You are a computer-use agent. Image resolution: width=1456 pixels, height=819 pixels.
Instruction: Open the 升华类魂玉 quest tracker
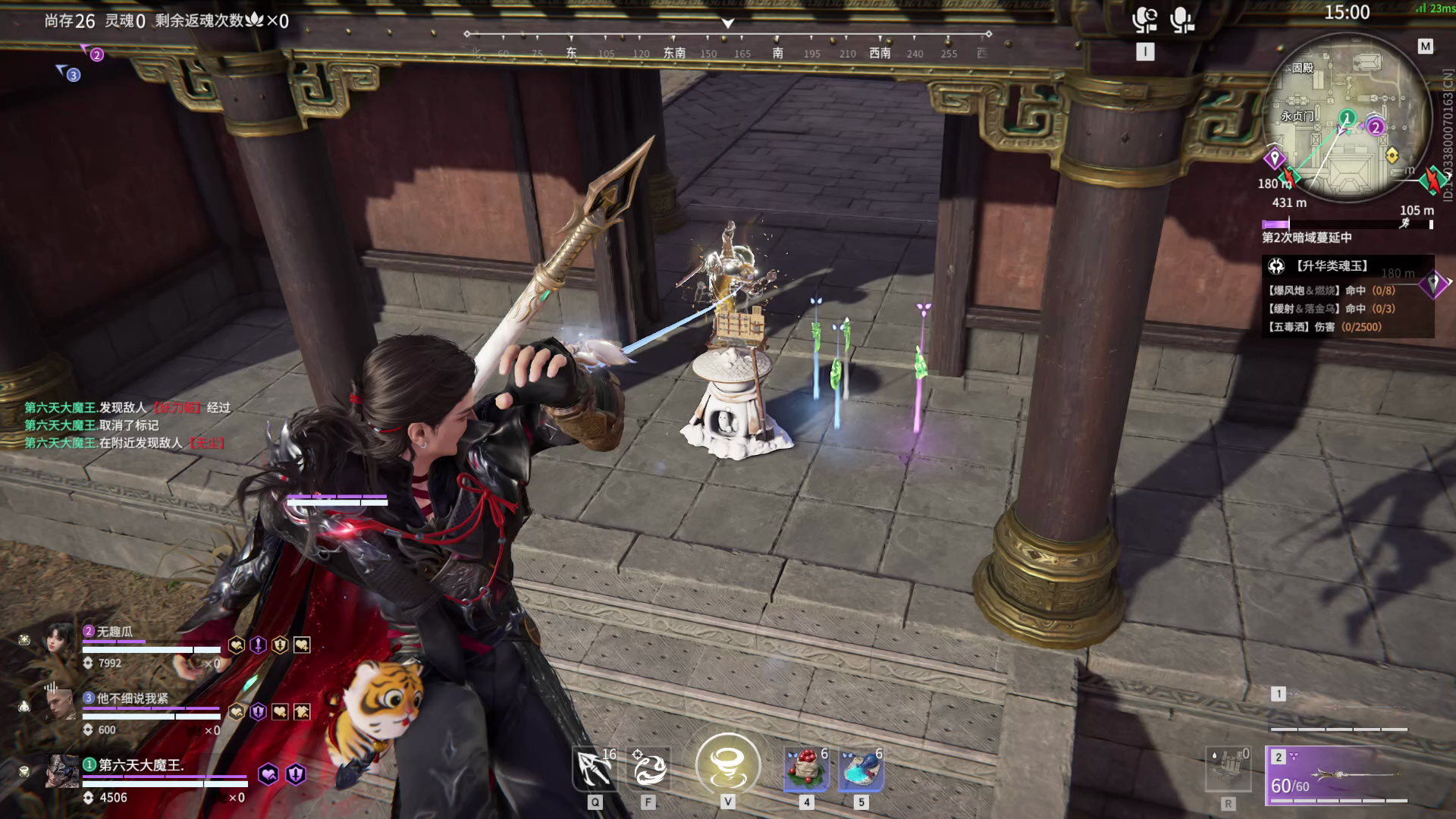1332,266
